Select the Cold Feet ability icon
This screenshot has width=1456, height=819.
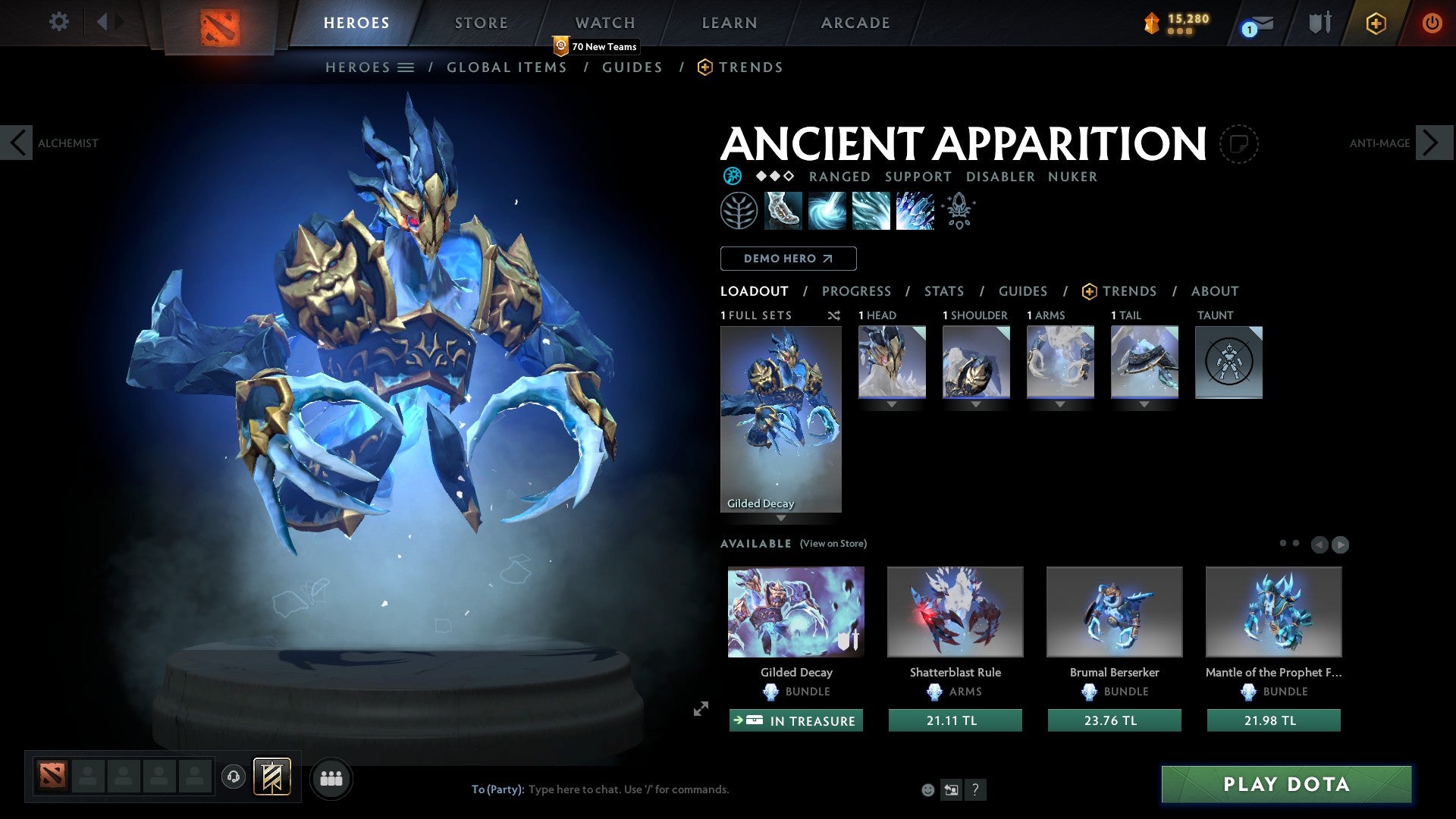(x=781, y=211)
